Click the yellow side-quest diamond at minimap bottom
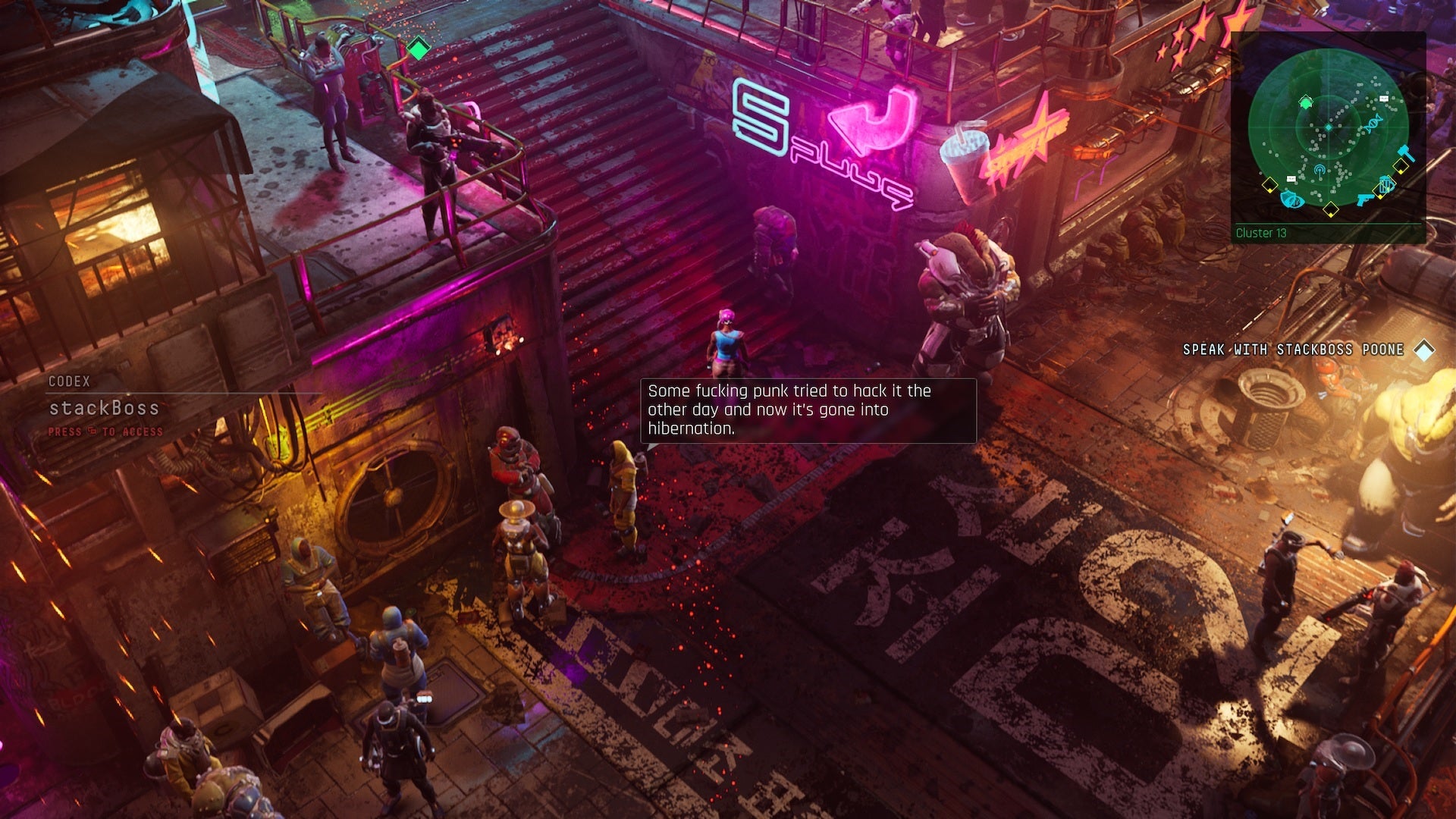Screen dimensions: 1456x819 (1330, 209)
